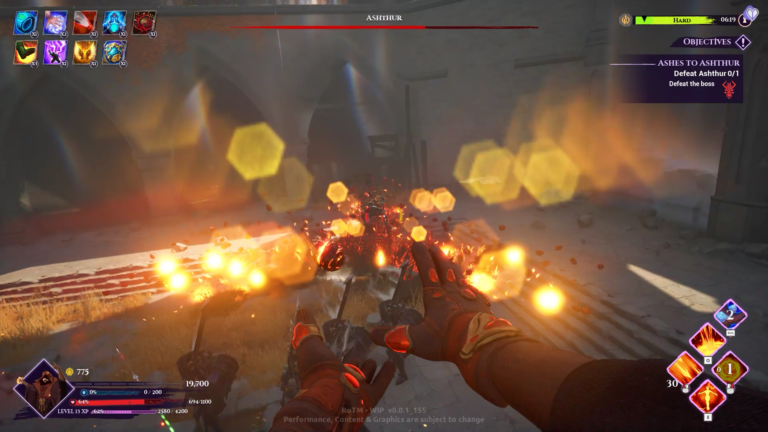Screen dimensions: 768x432
Task: Click the heart lives icon
Action: point(751,15)
